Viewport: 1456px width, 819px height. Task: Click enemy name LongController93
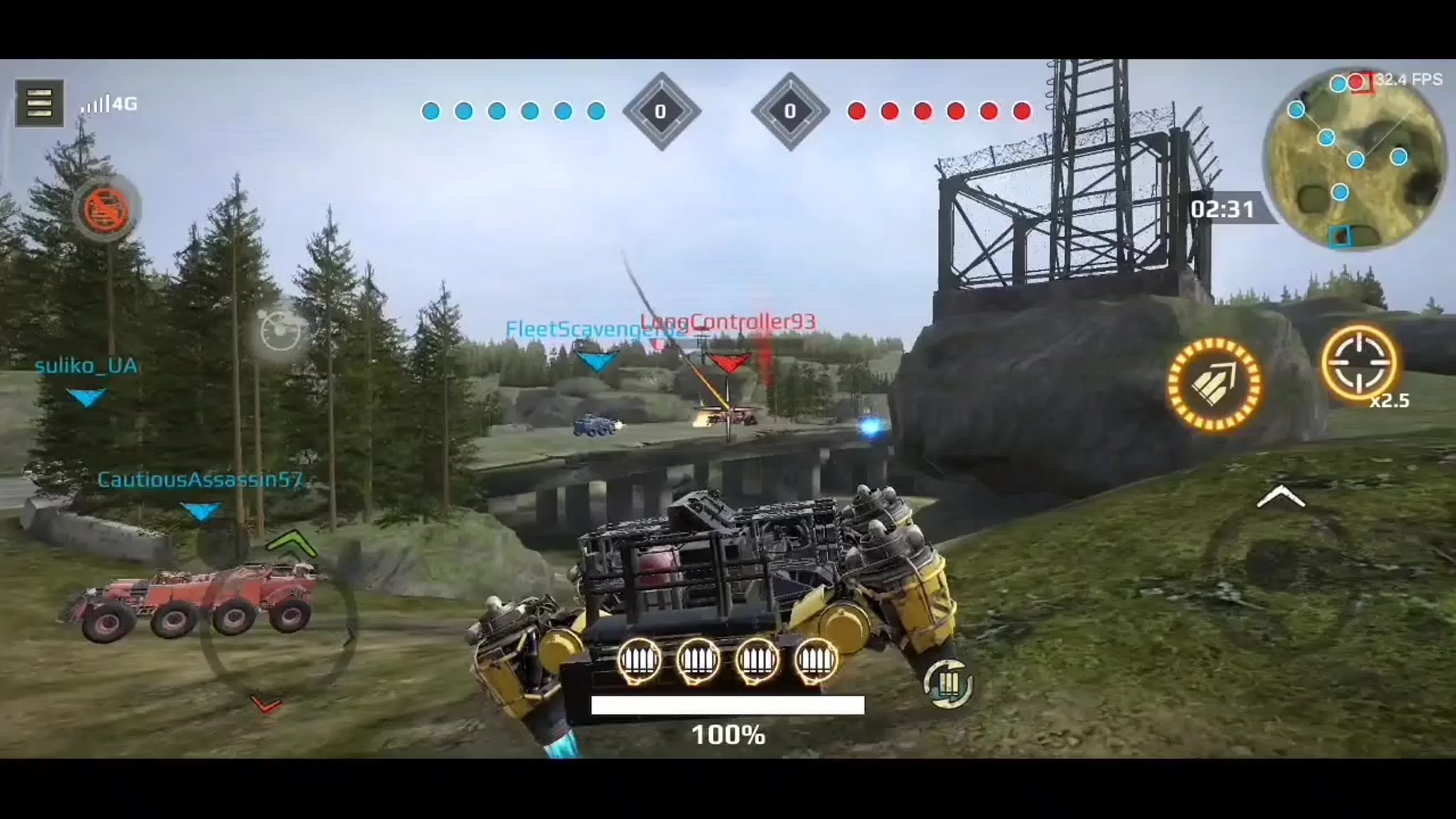729,322
